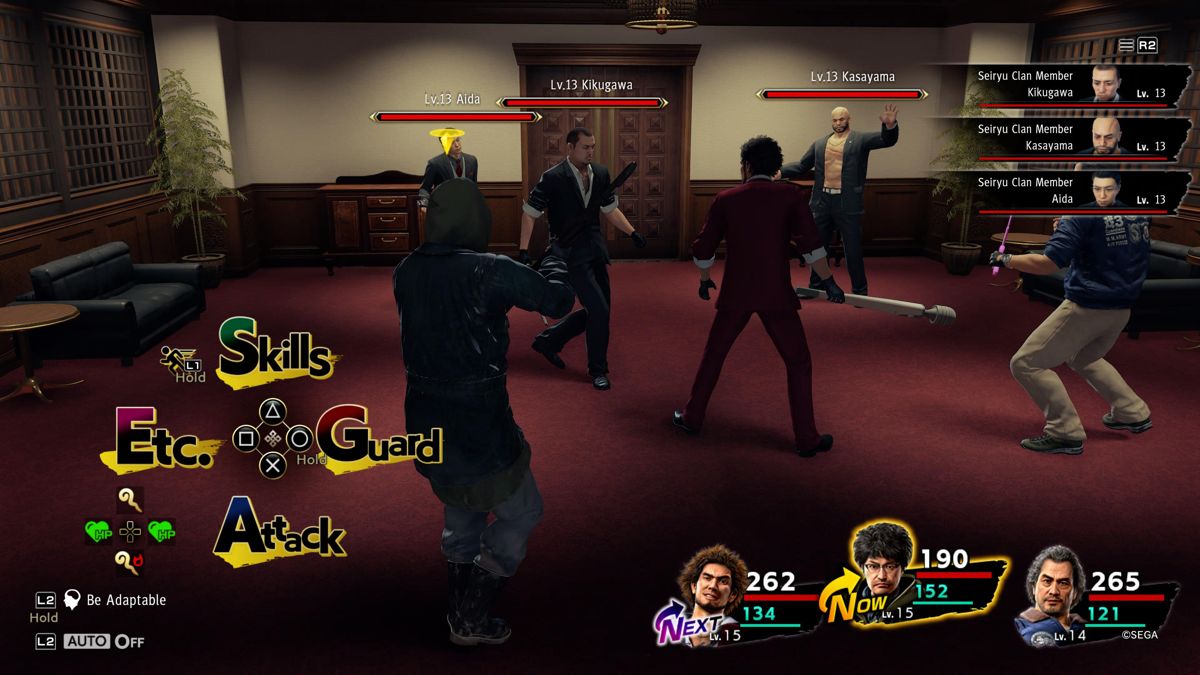
Task: Toggle the AUTO battle setting
Action: click(x=104, y=641)
